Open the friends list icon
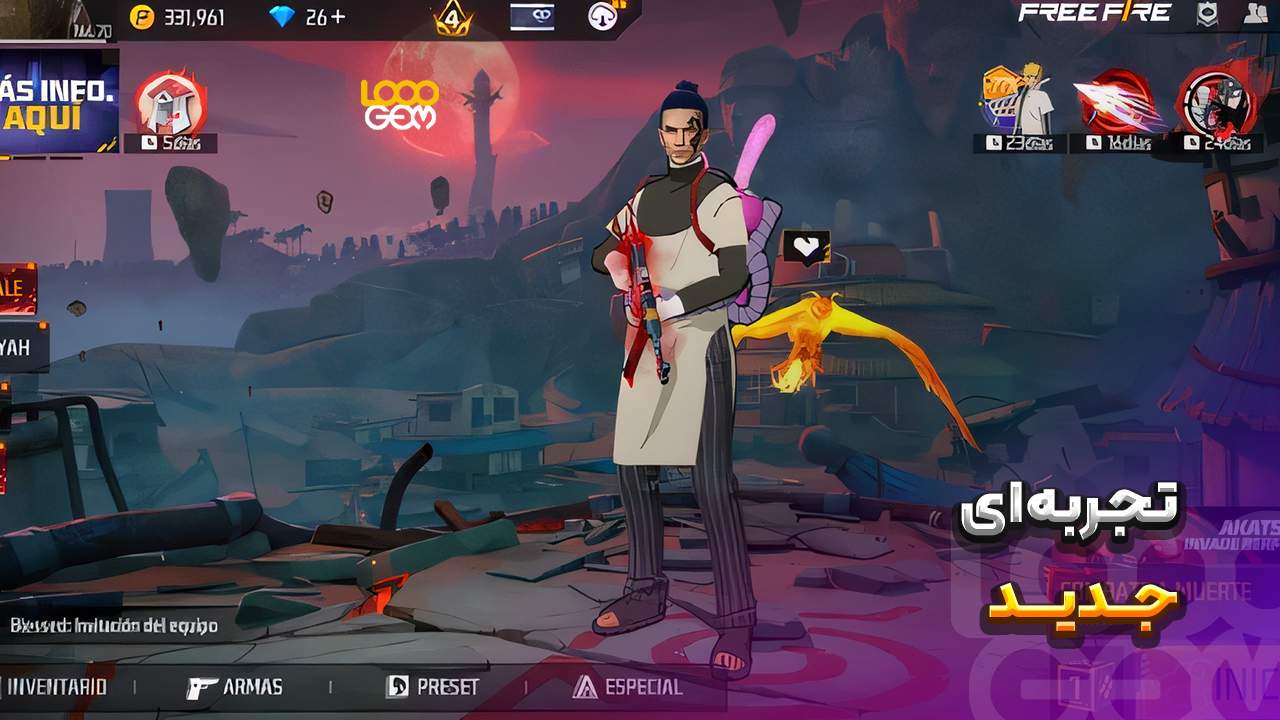1280x720 pixels. [x=1257, y=14]
